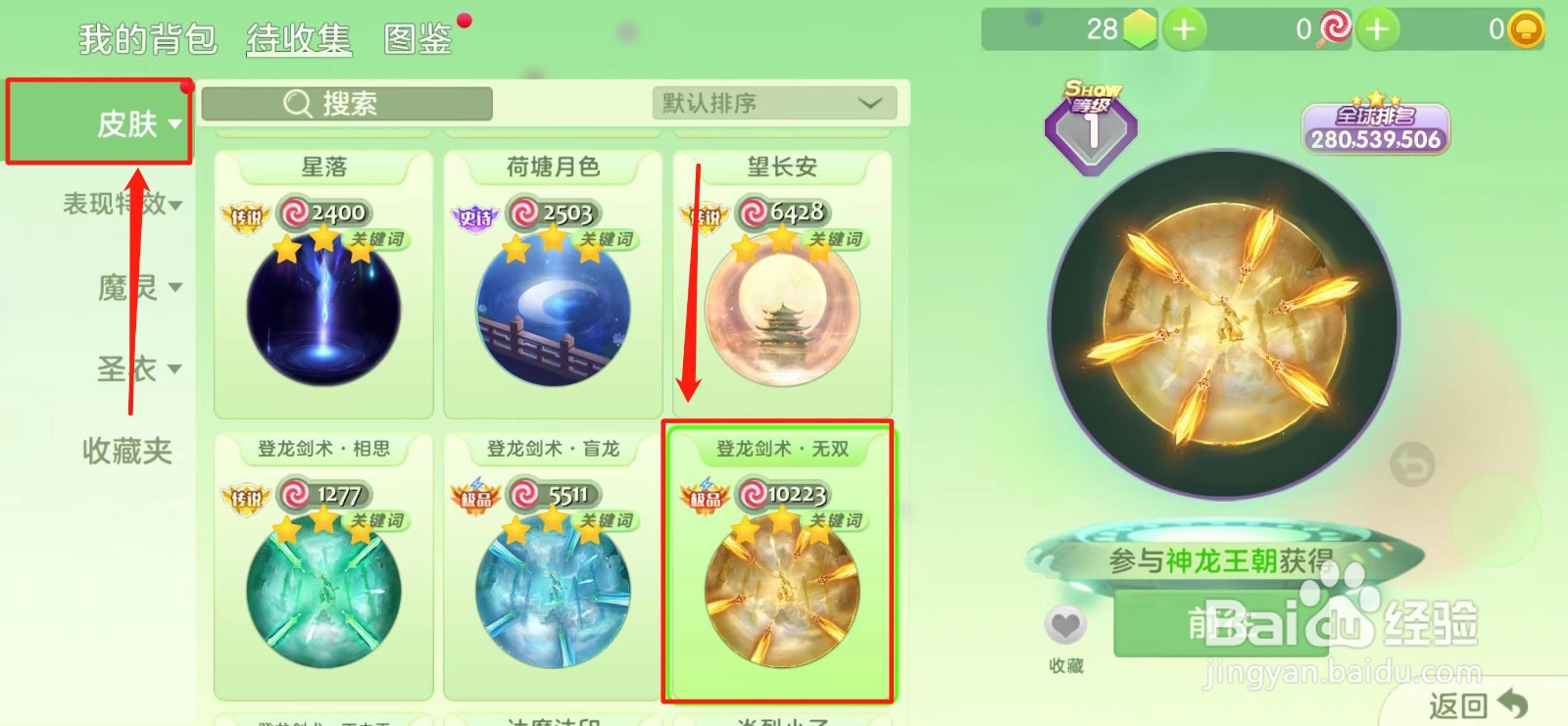Open the 默认排序 sort dropdown
The height and width of the screenshot is (726, 1568).
(774, 102)
